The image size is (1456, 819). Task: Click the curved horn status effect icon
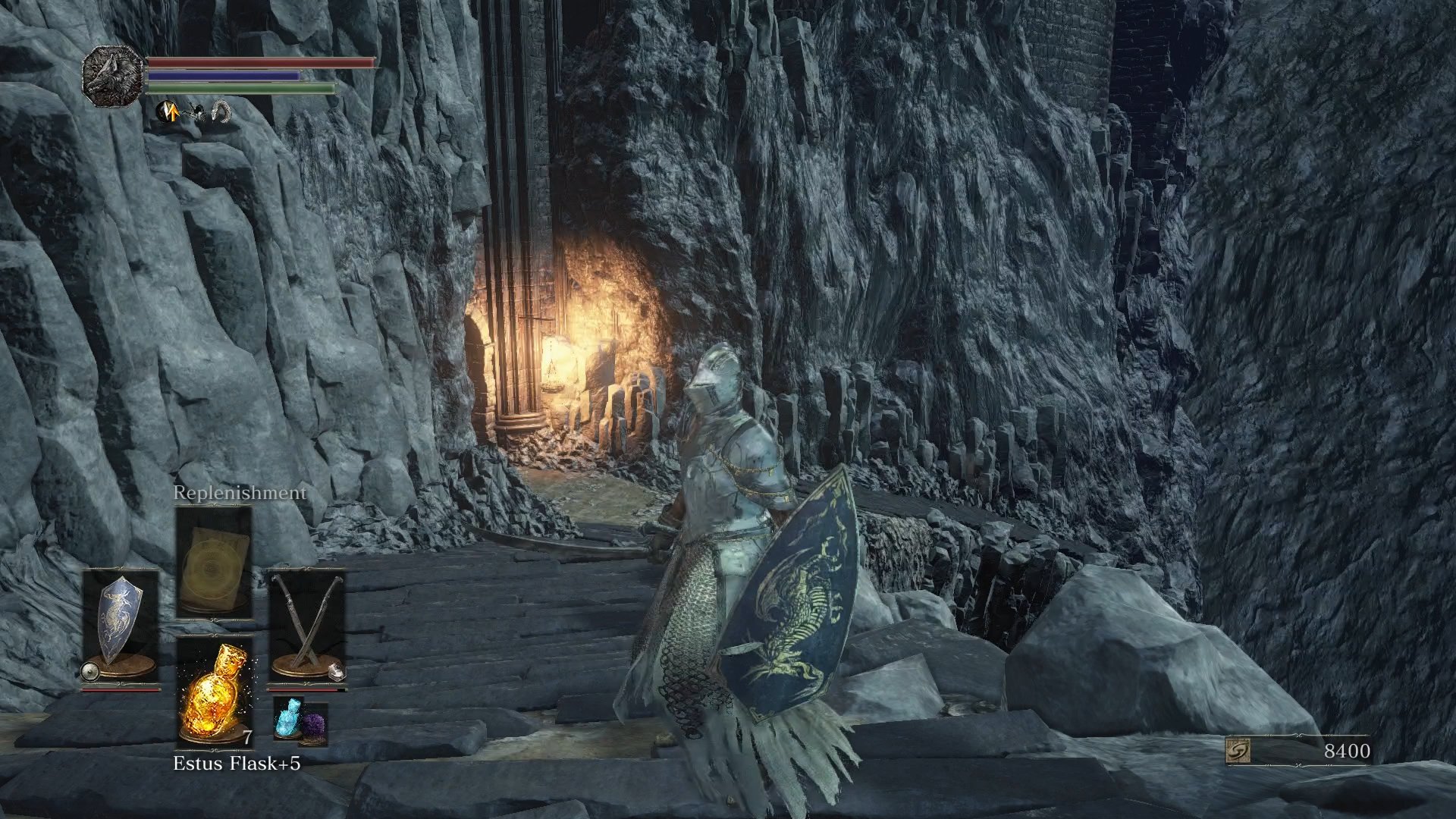point(220,112)
